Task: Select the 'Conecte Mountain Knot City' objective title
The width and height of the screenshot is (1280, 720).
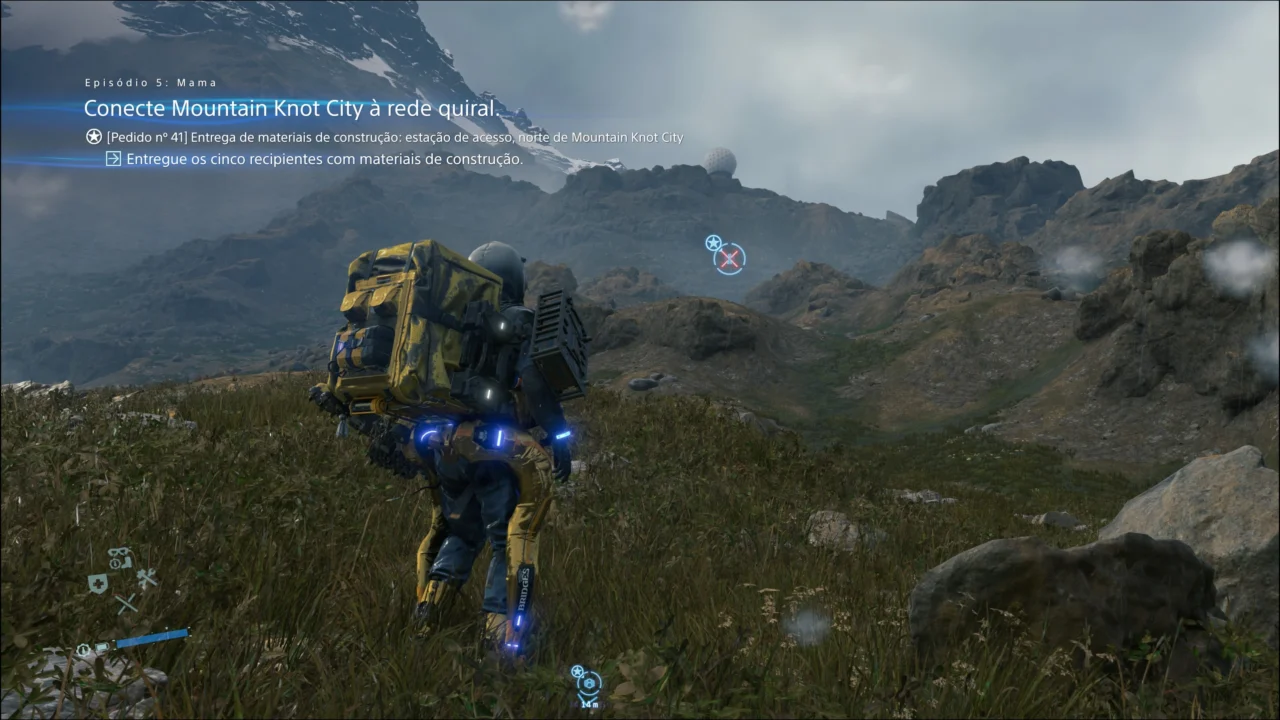Action: 292,108
